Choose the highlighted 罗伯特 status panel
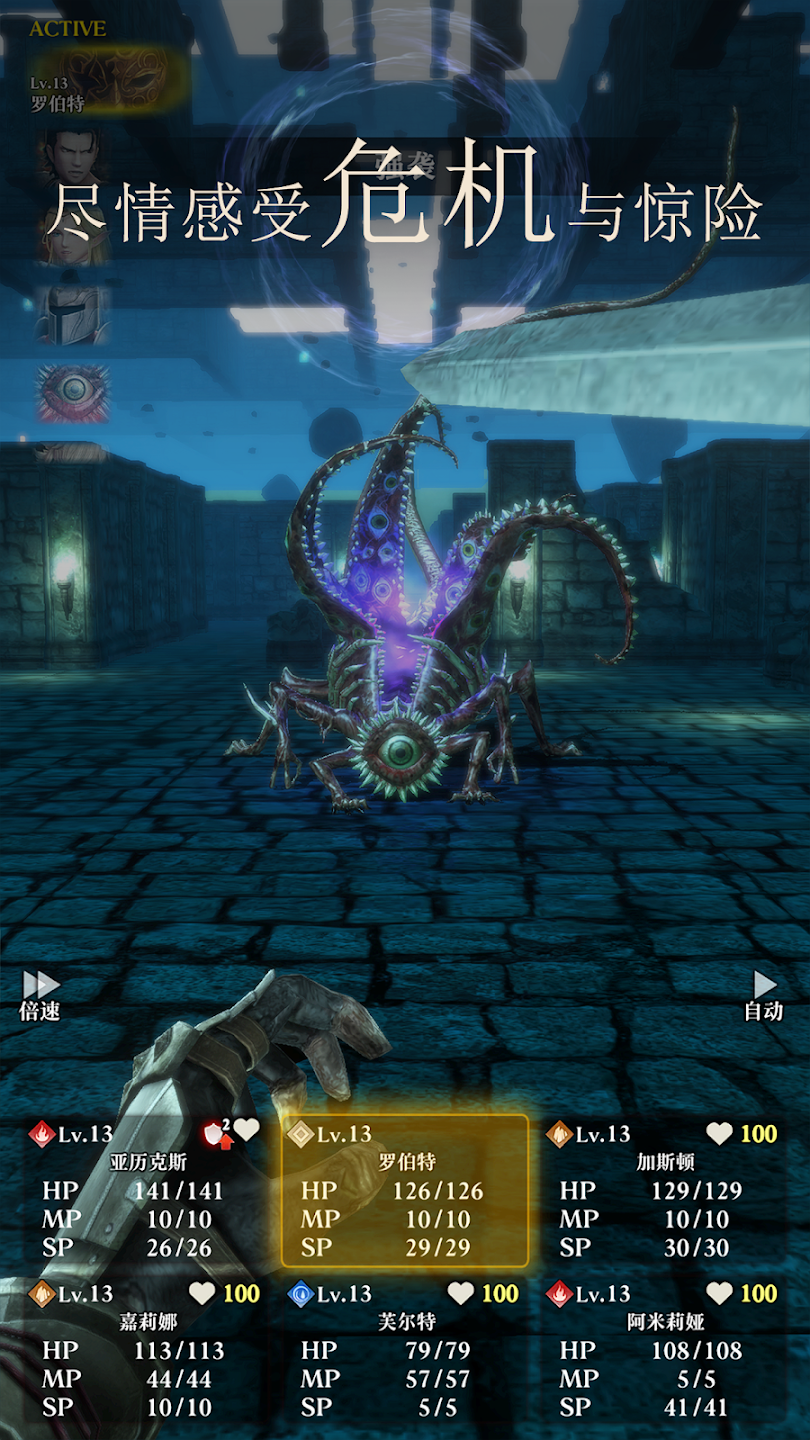This screenshot has height=1440, width=810. (405, 1190)
